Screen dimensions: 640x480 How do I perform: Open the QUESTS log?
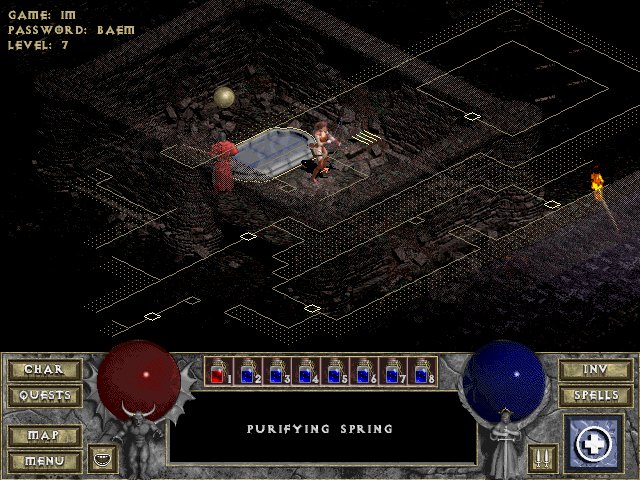[x=44, y=395]
